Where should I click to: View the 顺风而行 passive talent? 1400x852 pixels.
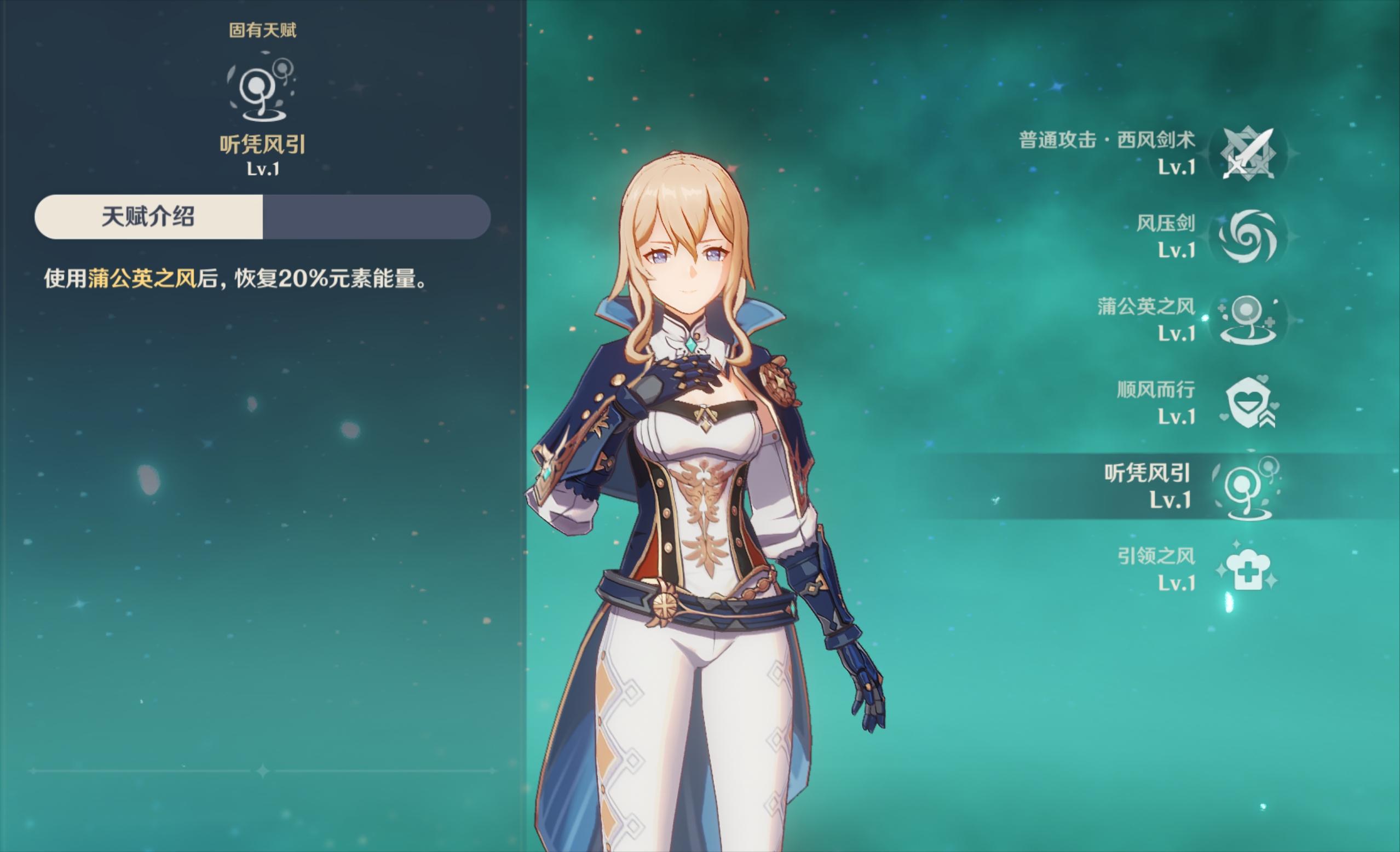click(x=1248, y=403)
